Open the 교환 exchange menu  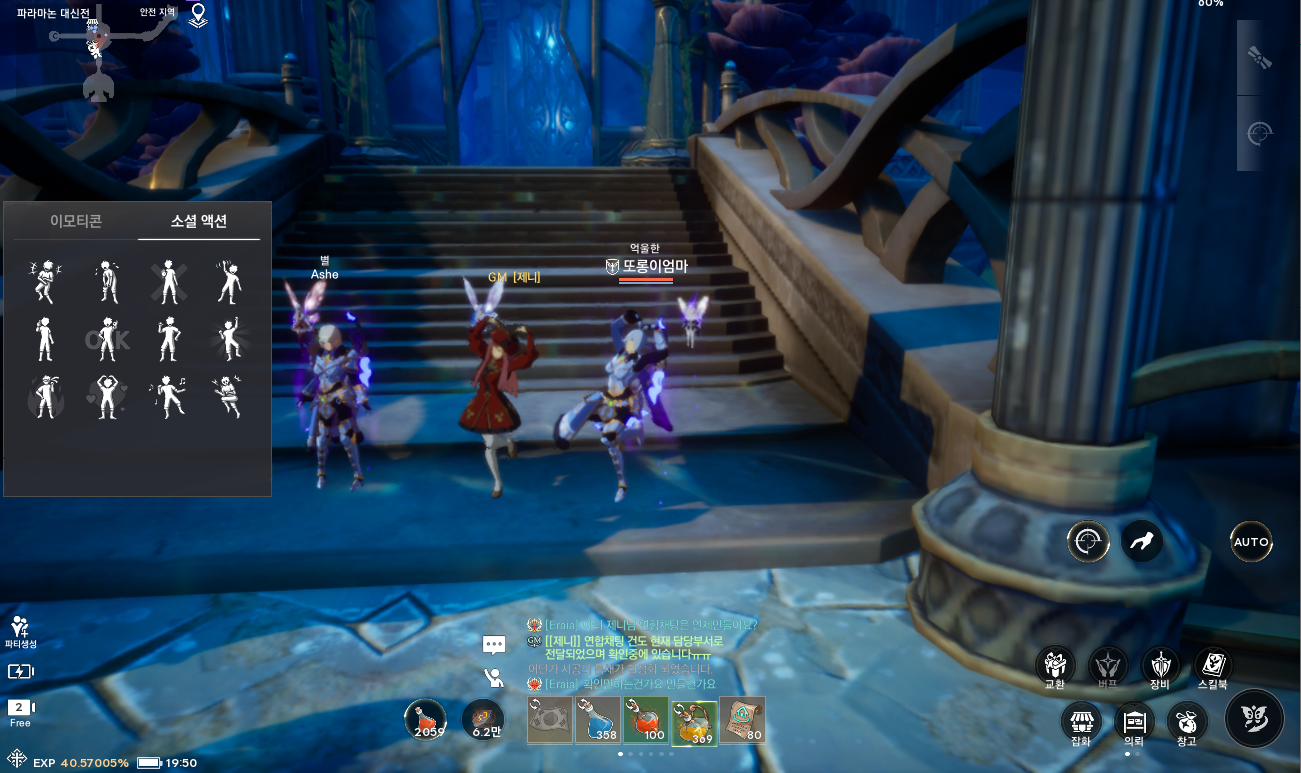click(x=1054, y=665)
